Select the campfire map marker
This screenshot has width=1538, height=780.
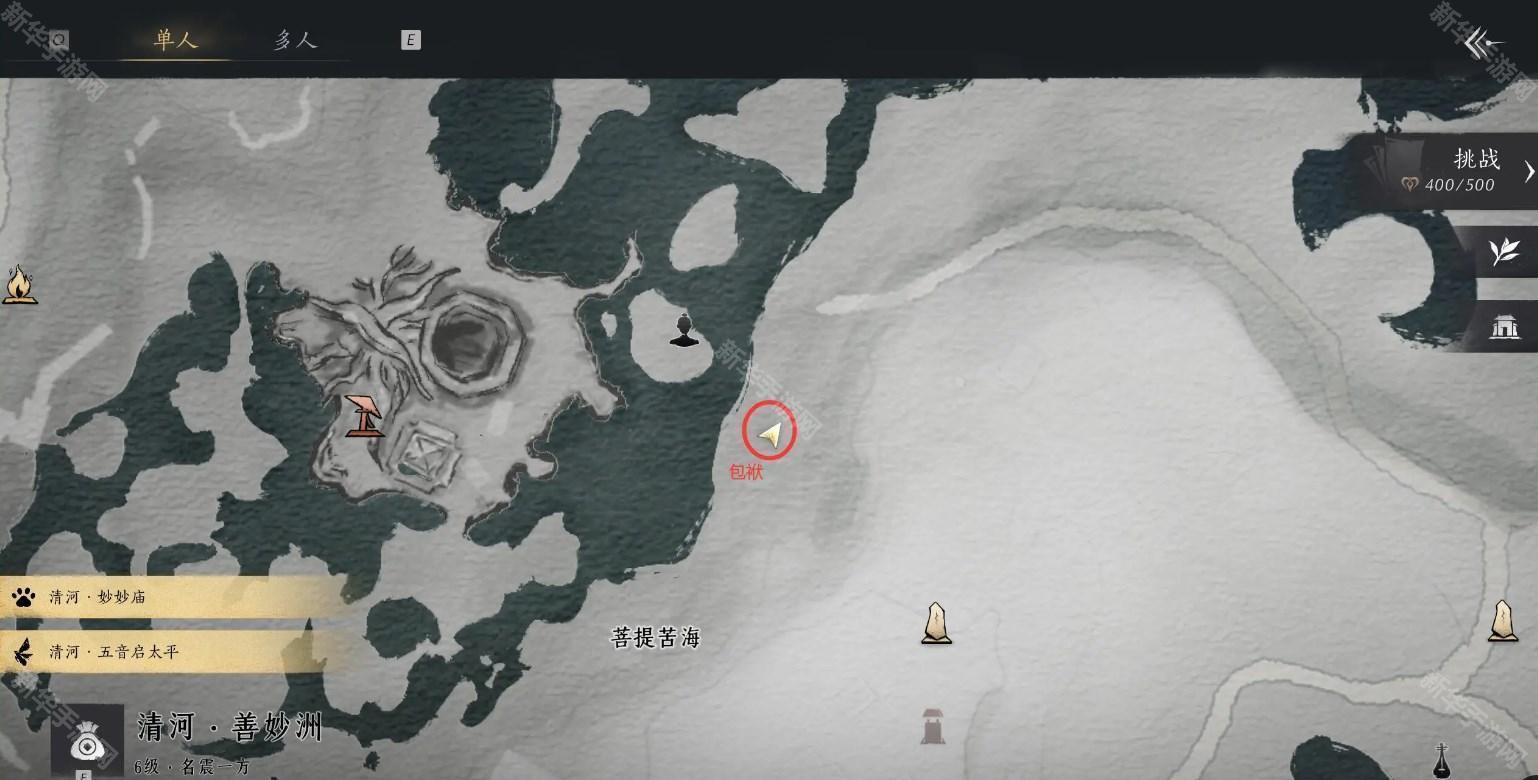pos(18,284)
